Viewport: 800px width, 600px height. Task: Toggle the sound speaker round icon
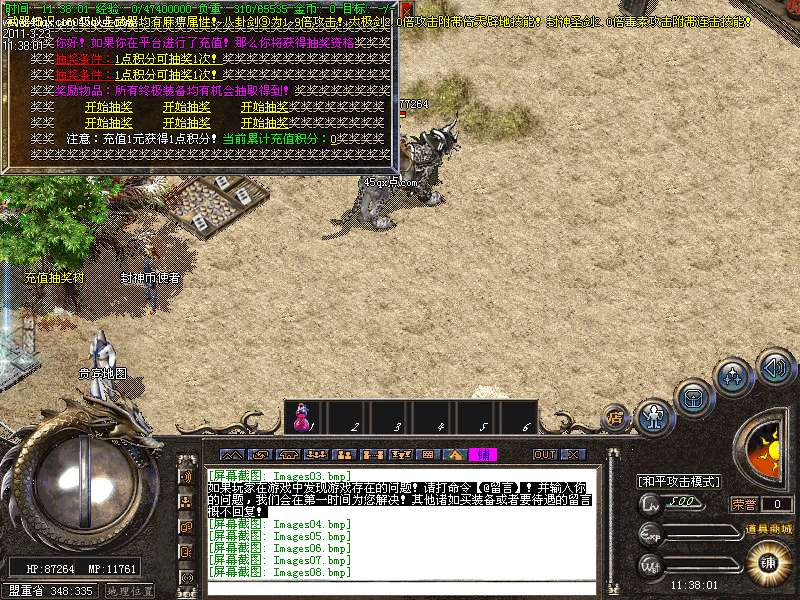click(774, 367)
